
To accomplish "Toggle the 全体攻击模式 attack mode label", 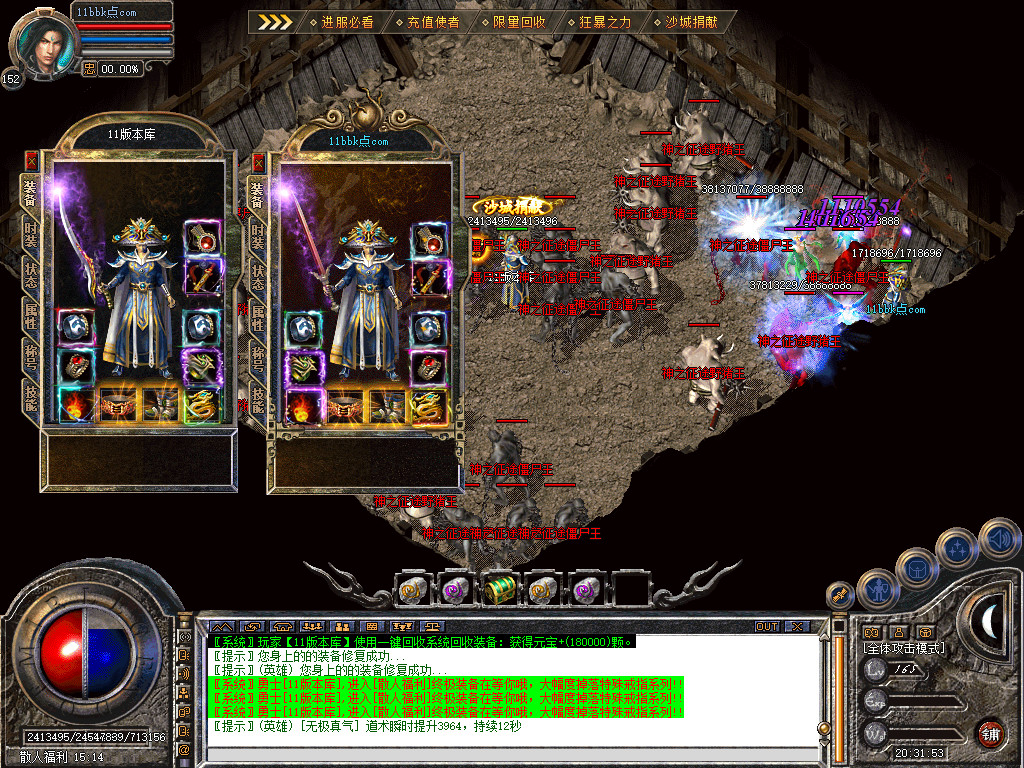I will coord(904,648).
